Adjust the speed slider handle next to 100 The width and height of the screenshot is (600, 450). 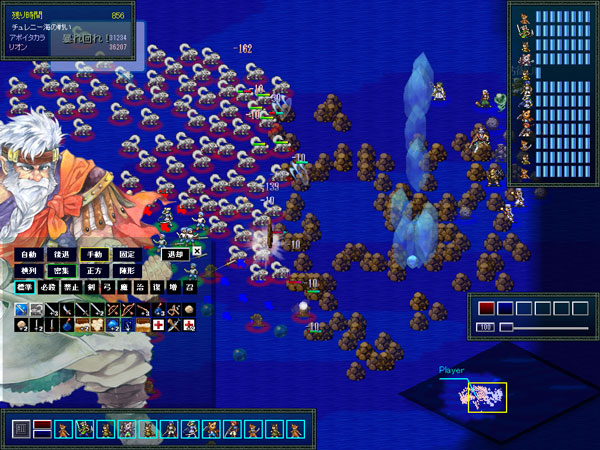click(x=507, y=327)
